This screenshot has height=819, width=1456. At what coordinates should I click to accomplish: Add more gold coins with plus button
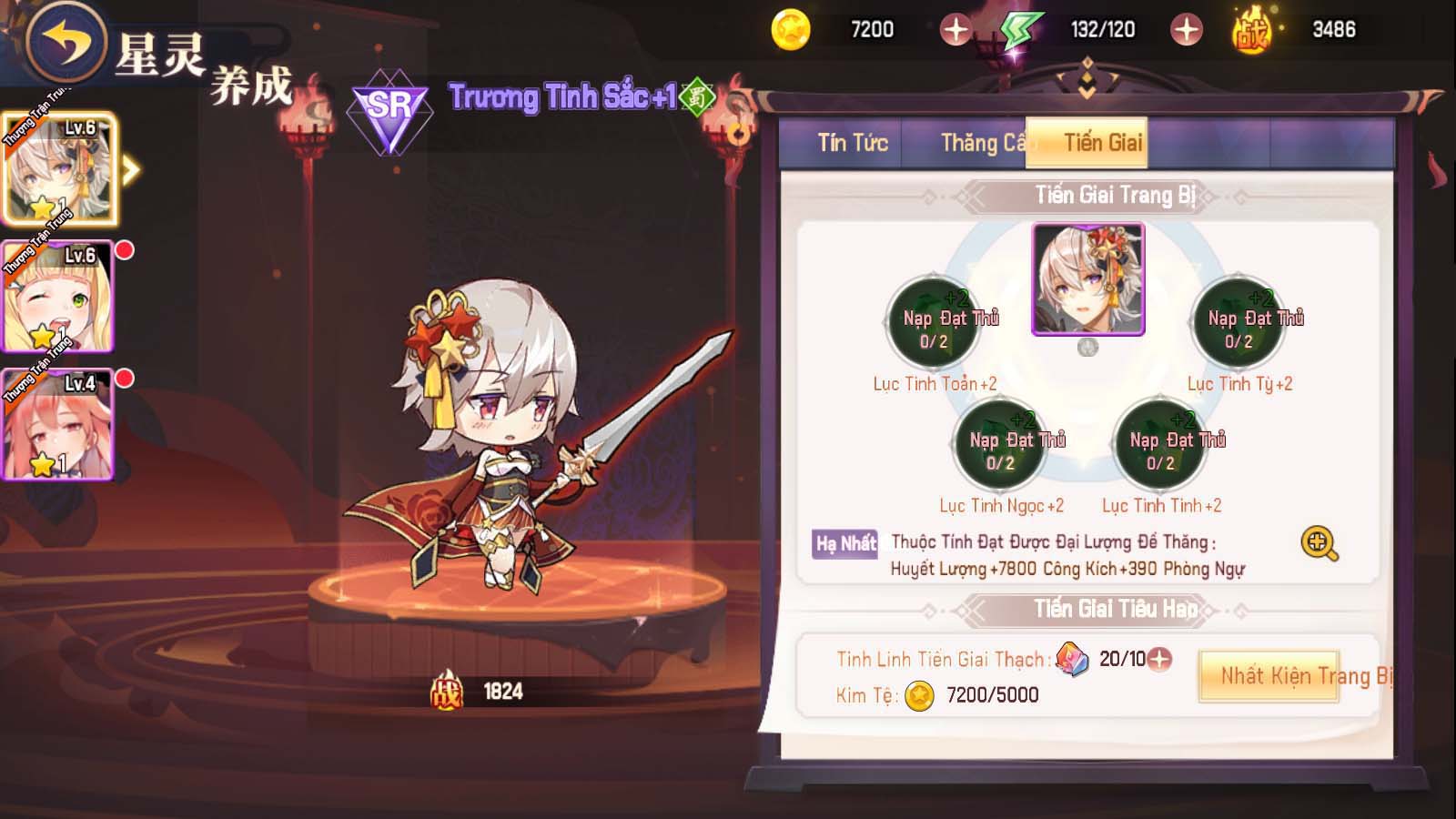click(955, 30)
